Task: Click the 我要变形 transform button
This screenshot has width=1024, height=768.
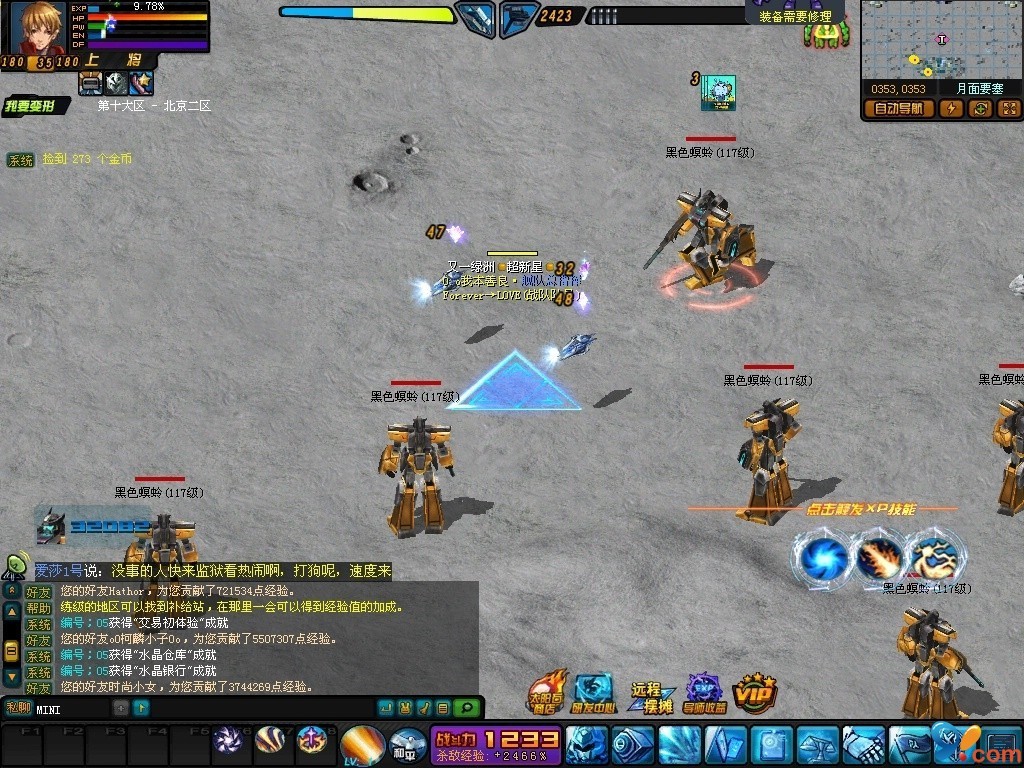Action: [36, 106]
